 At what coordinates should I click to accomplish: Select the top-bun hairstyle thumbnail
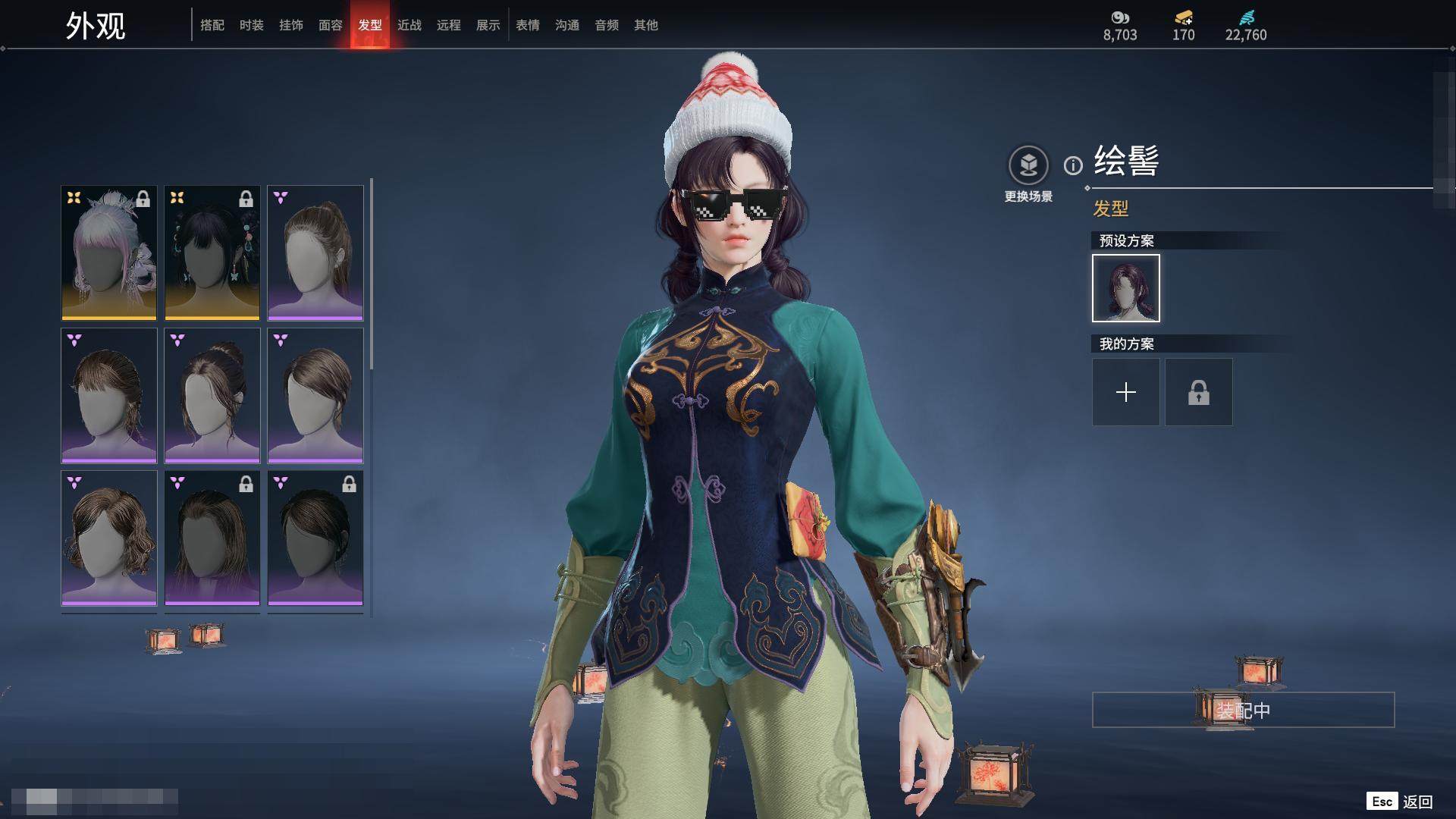pos(212,395)
